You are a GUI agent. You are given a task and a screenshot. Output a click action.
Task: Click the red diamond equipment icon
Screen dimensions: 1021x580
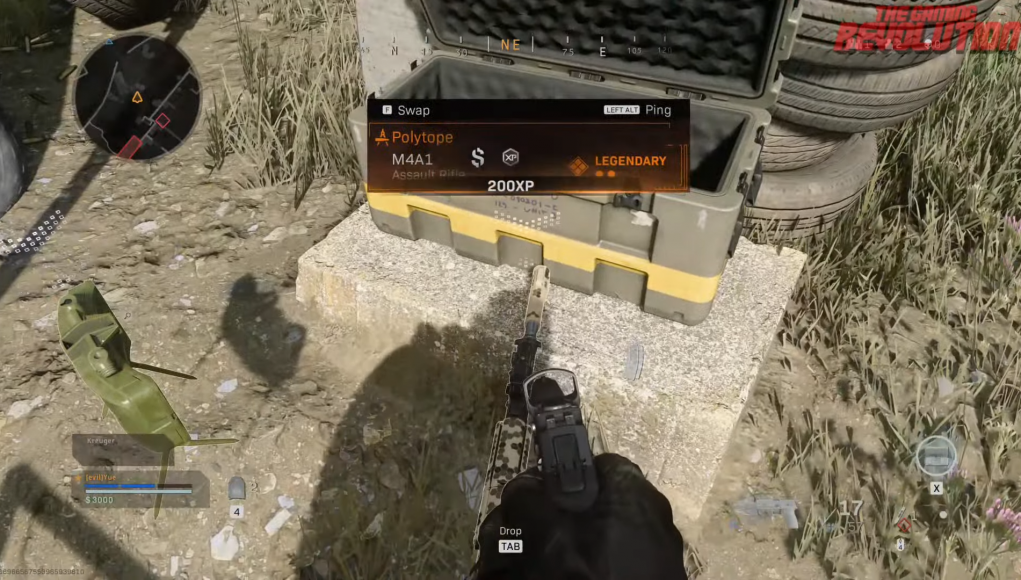click(x=904, y=525)
